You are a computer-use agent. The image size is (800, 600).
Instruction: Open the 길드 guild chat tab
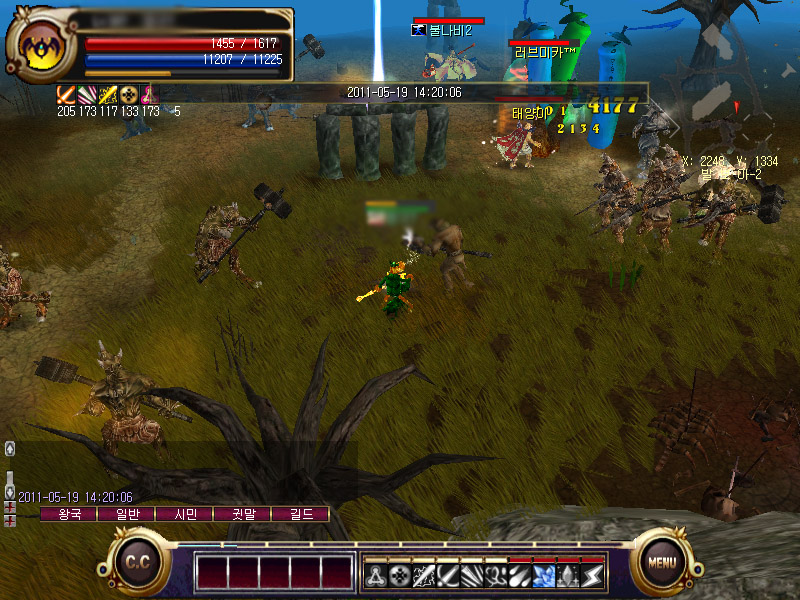click(x=301, y=514)
